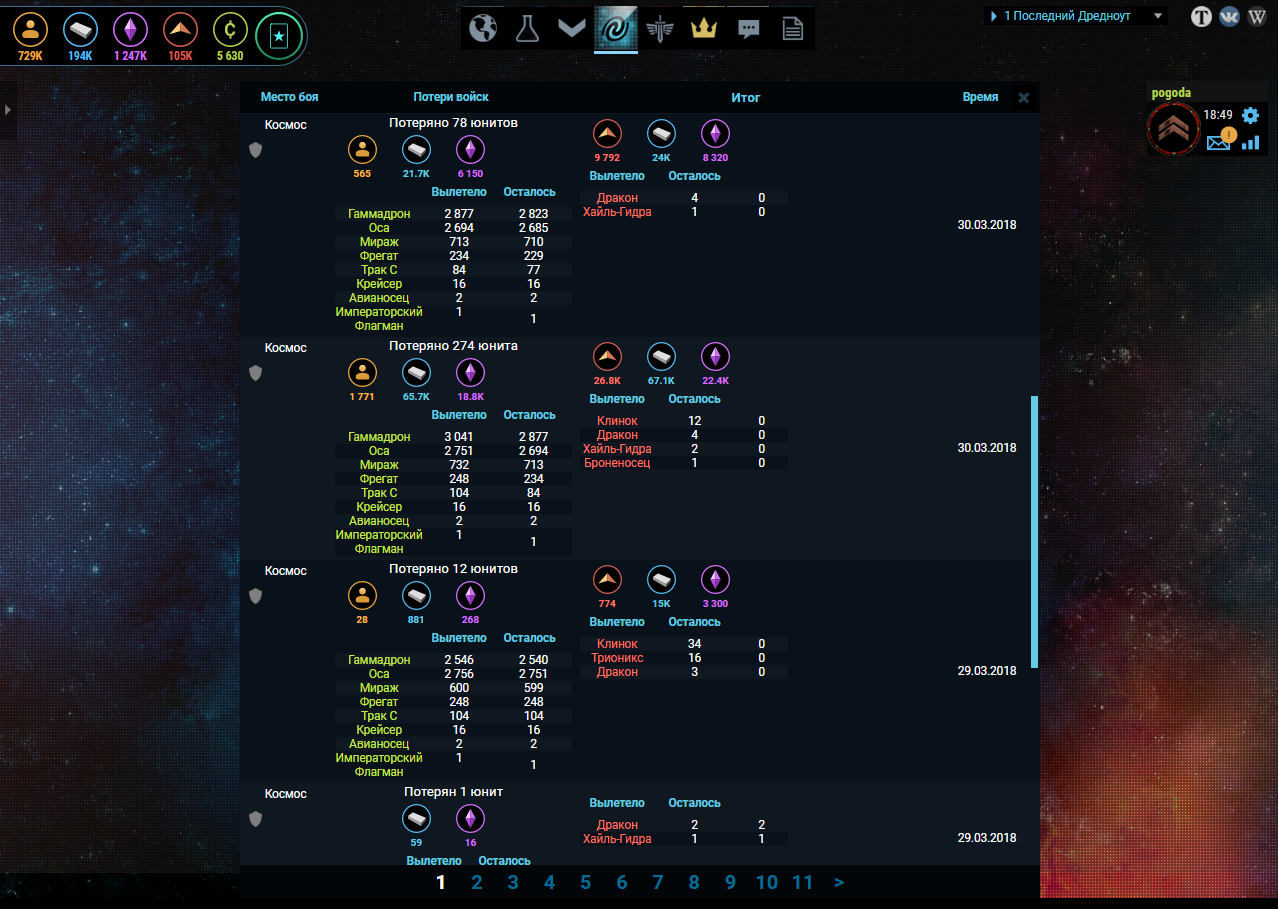1278x909 pixels.
Task: Open the mail envelope with notification
Action: coord(1219,142)
